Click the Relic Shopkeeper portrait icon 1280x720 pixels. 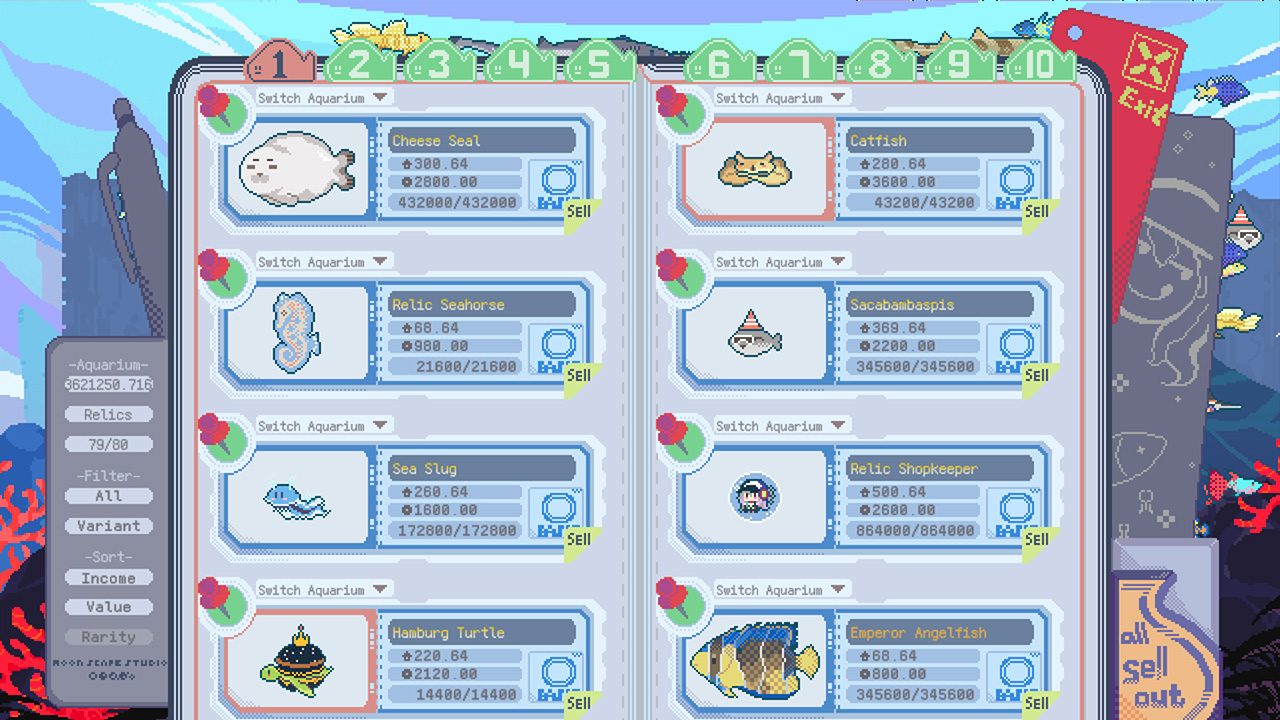(755, 496)
